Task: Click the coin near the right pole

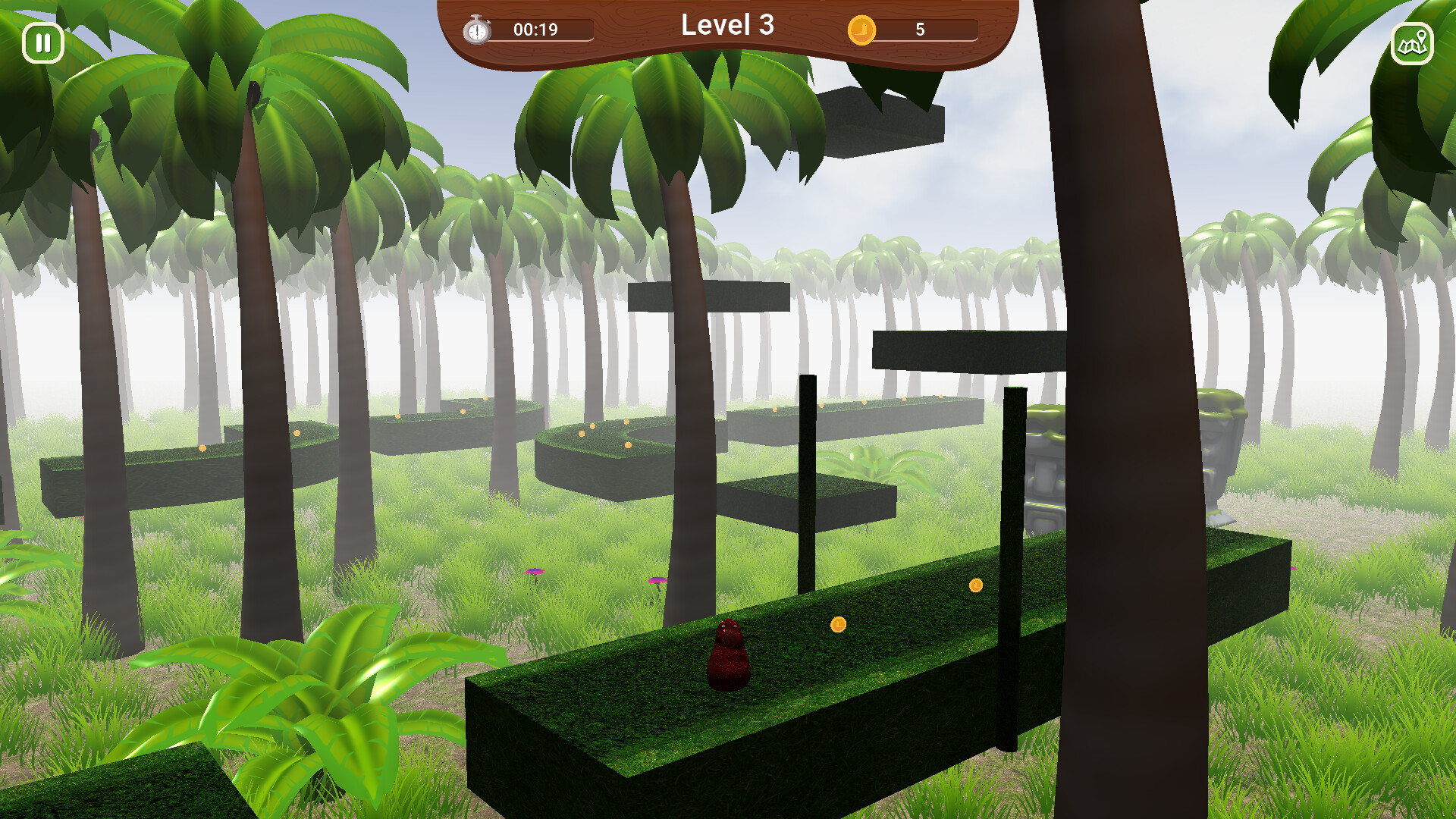Action: click(x=975, y=585)
